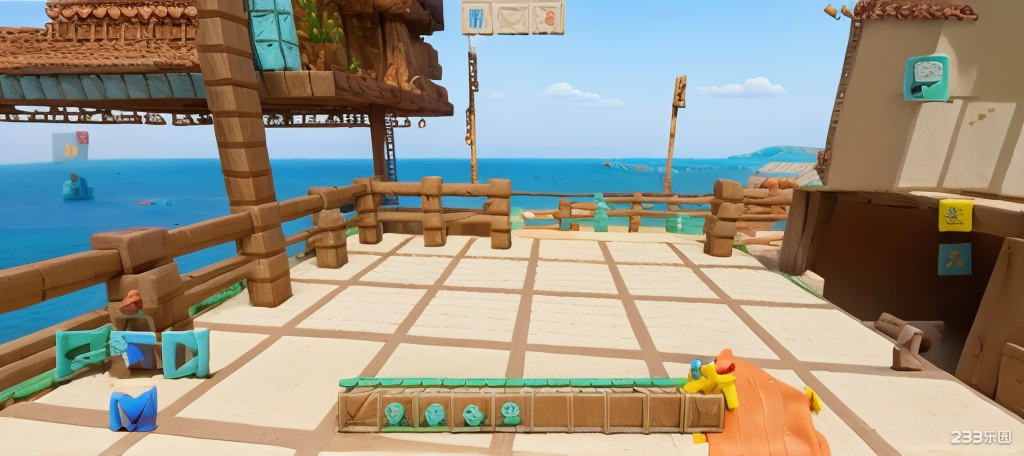Select the orange swirl icon in top strip
The height and width of the screenshot is (456, 1024).
547,17
